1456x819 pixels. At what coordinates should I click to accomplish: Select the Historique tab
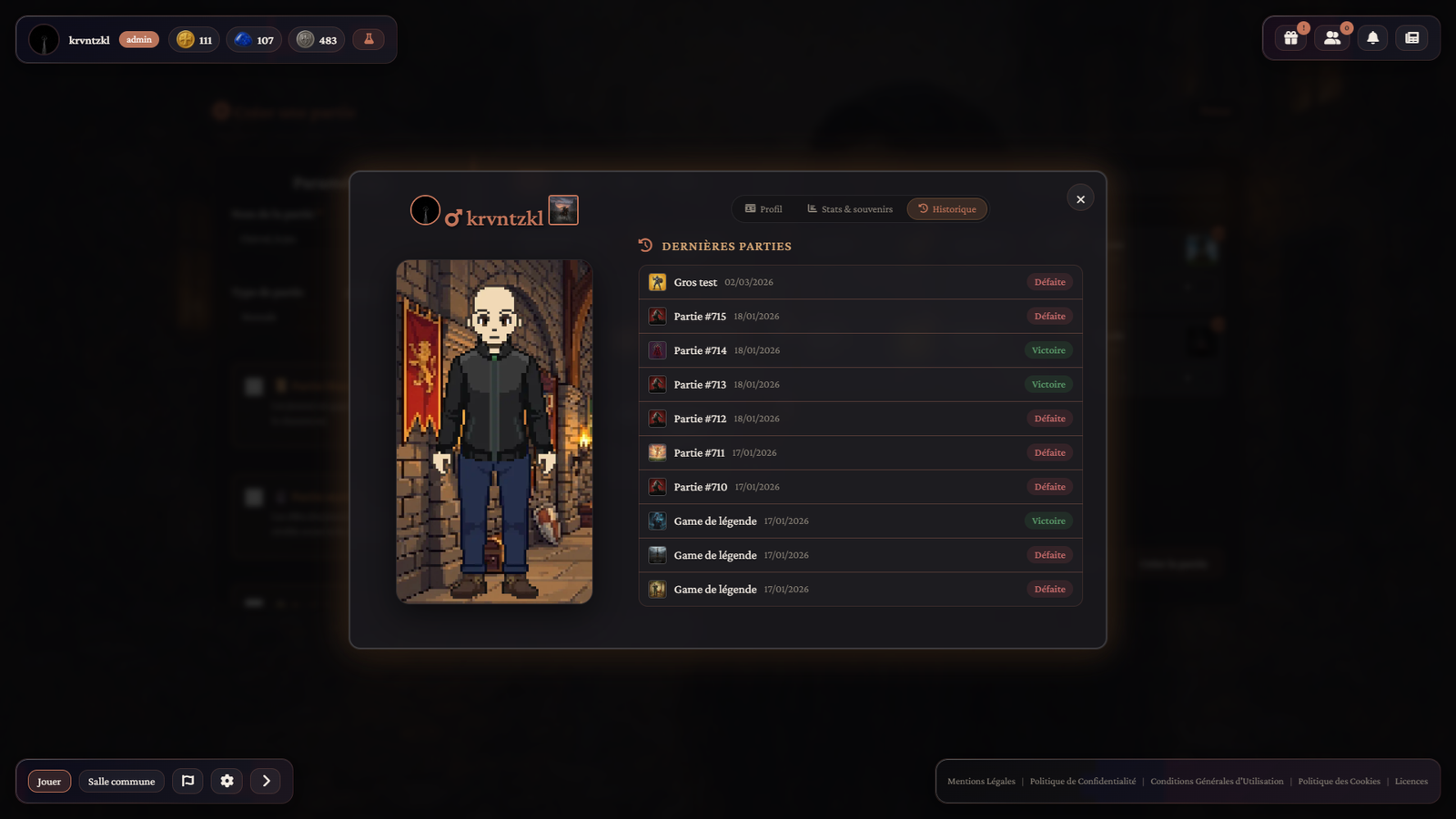click(x=946, y=209)
